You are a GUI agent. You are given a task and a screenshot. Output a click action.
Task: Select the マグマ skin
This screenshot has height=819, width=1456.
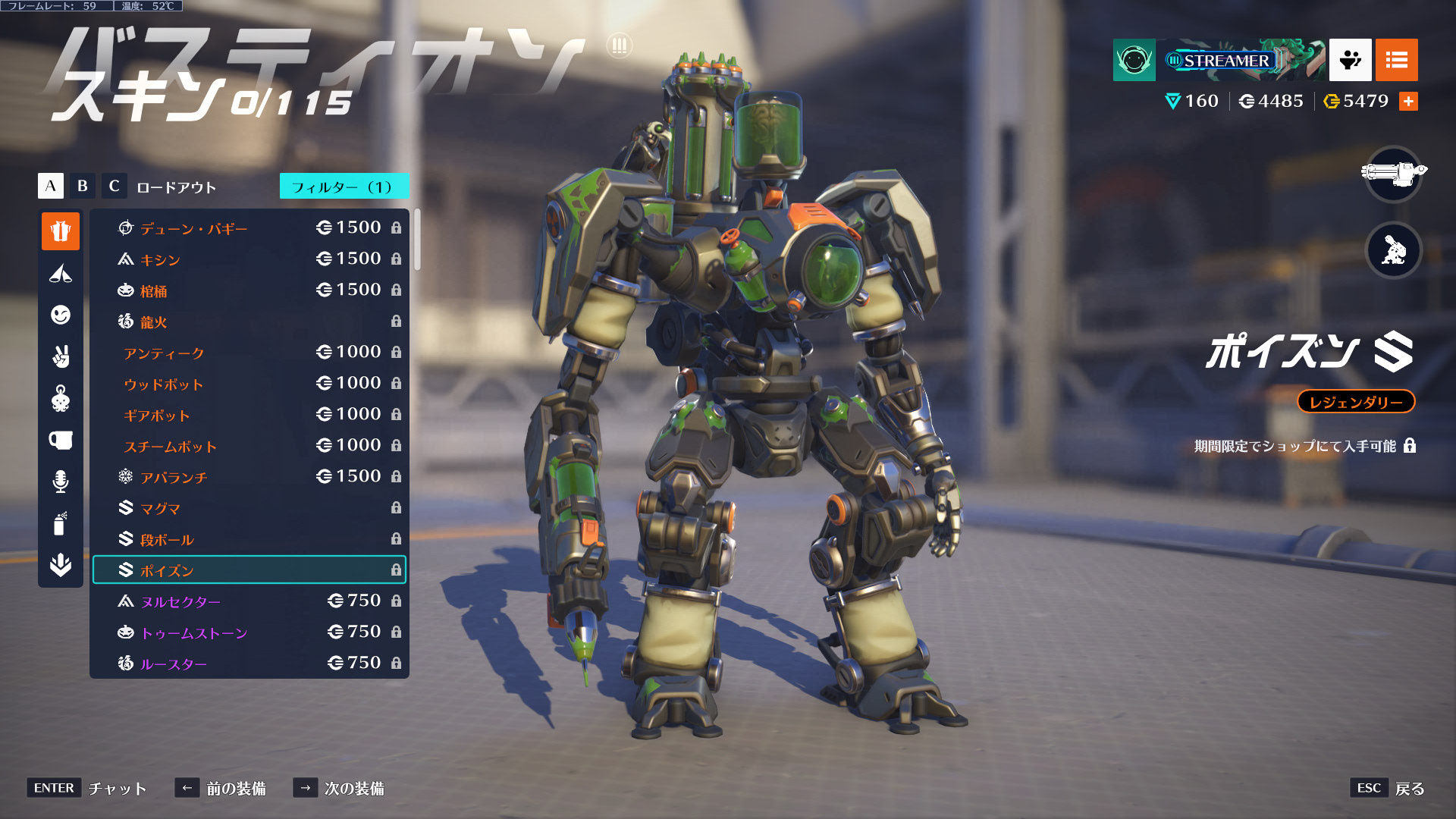pos(249,508)
